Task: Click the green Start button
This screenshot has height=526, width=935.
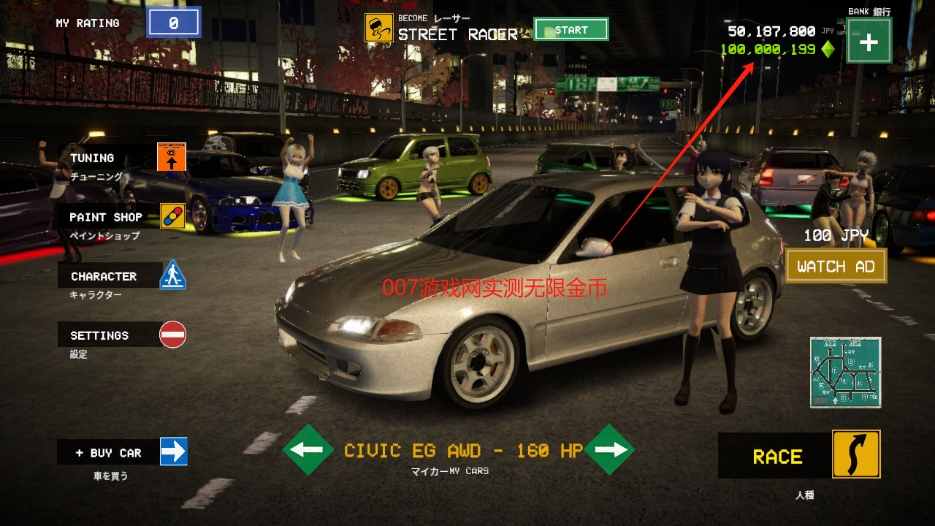Action: pos(571,30)
